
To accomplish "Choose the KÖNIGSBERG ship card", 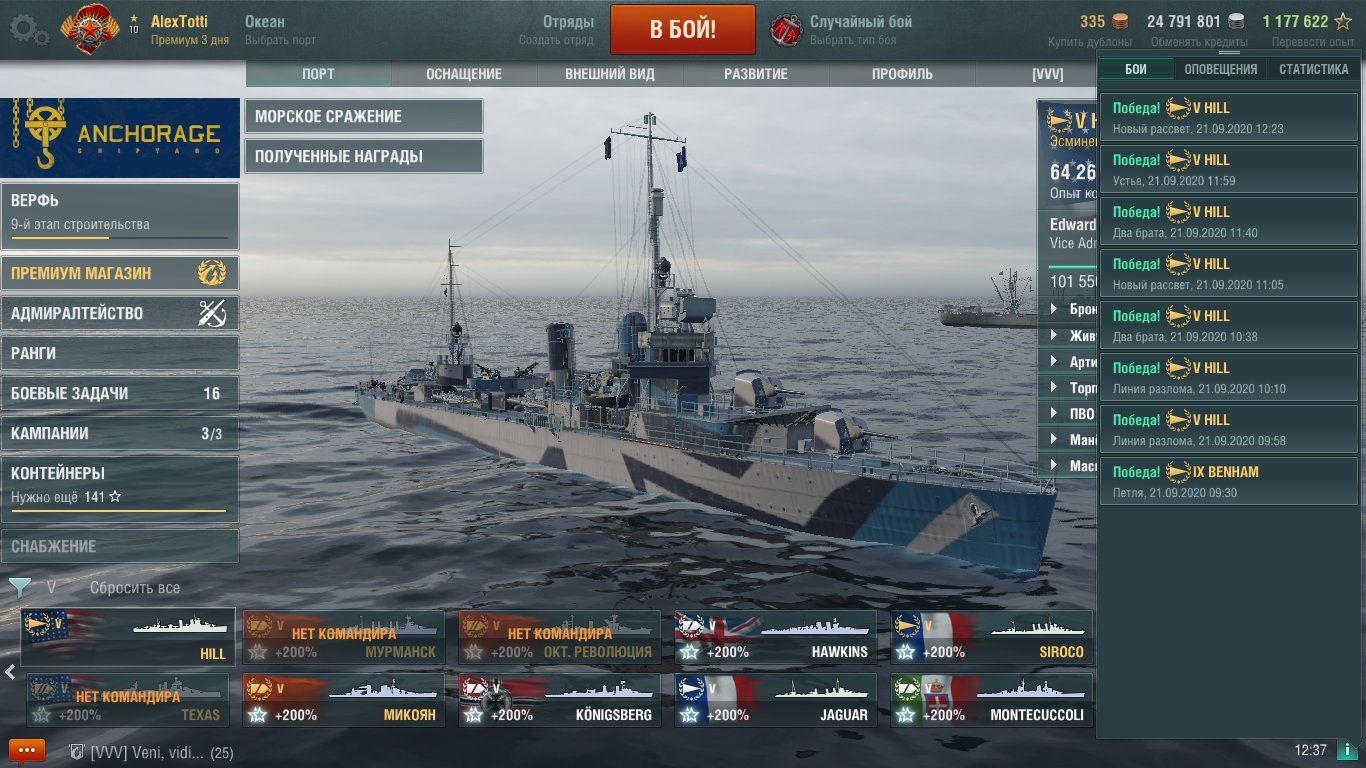I will coord(559,701).
